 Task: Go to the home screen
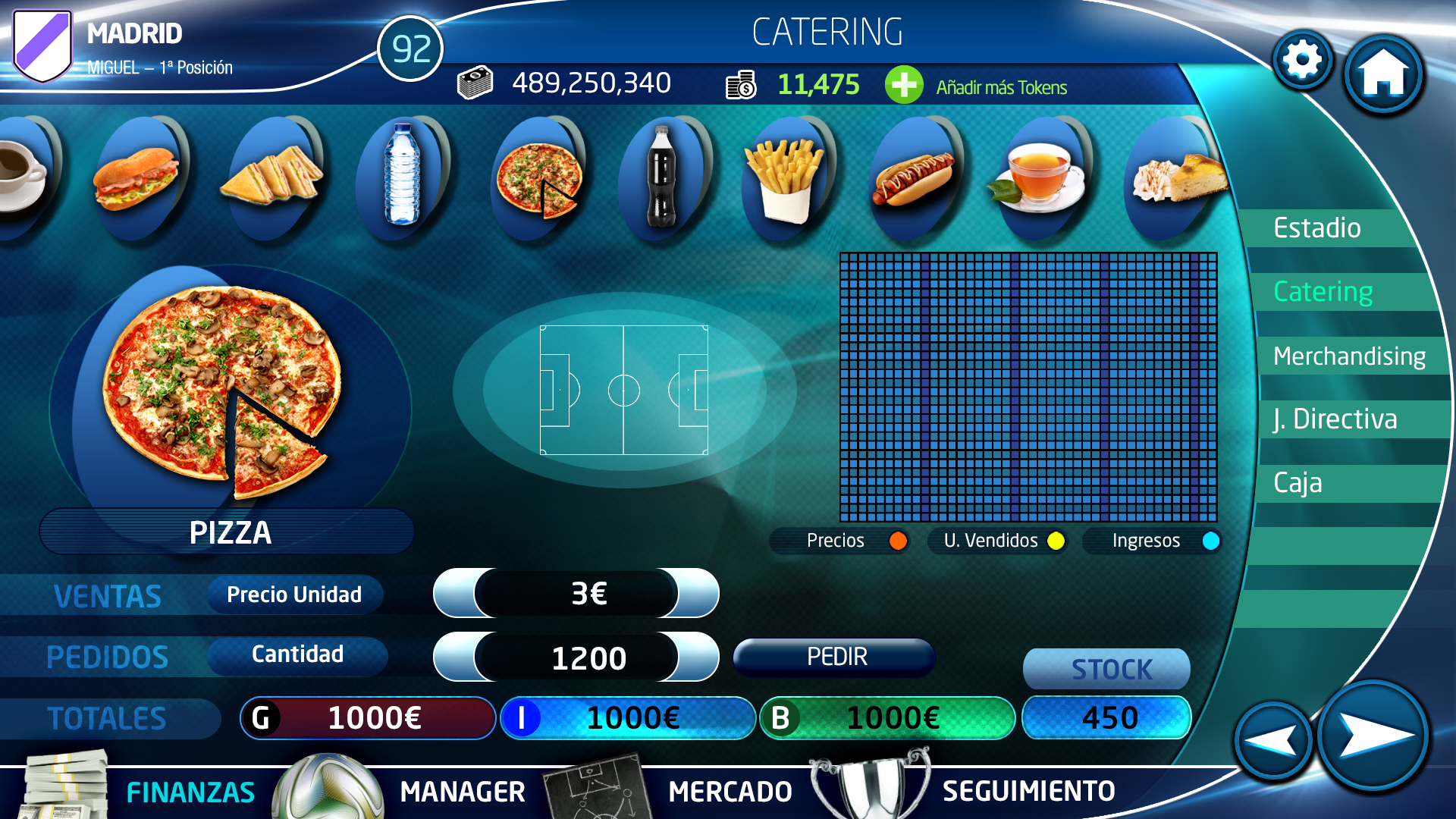[x=1383, y=74]
